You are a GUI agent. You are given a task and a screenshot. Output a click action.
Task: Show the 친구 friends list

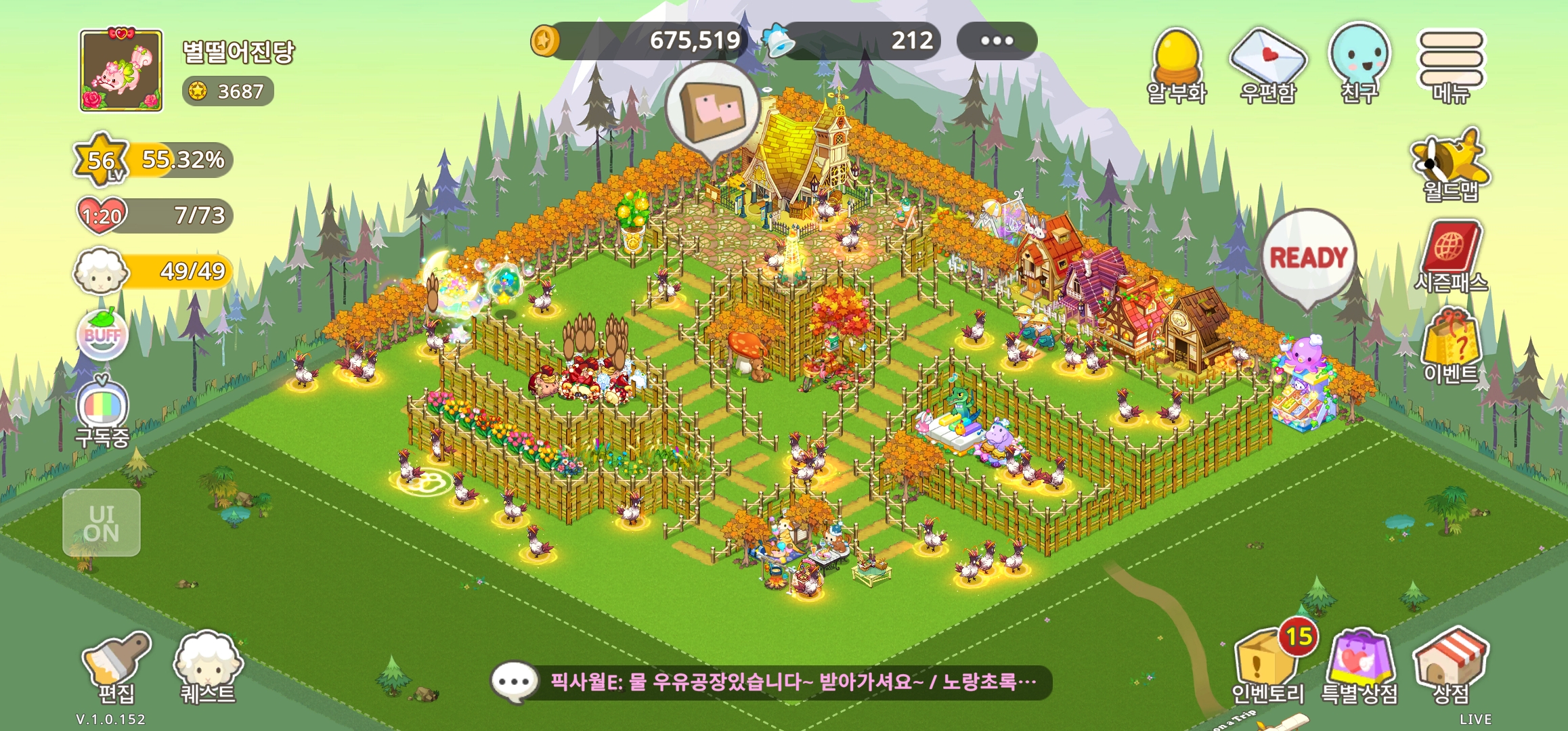[x=1359, y=62]
